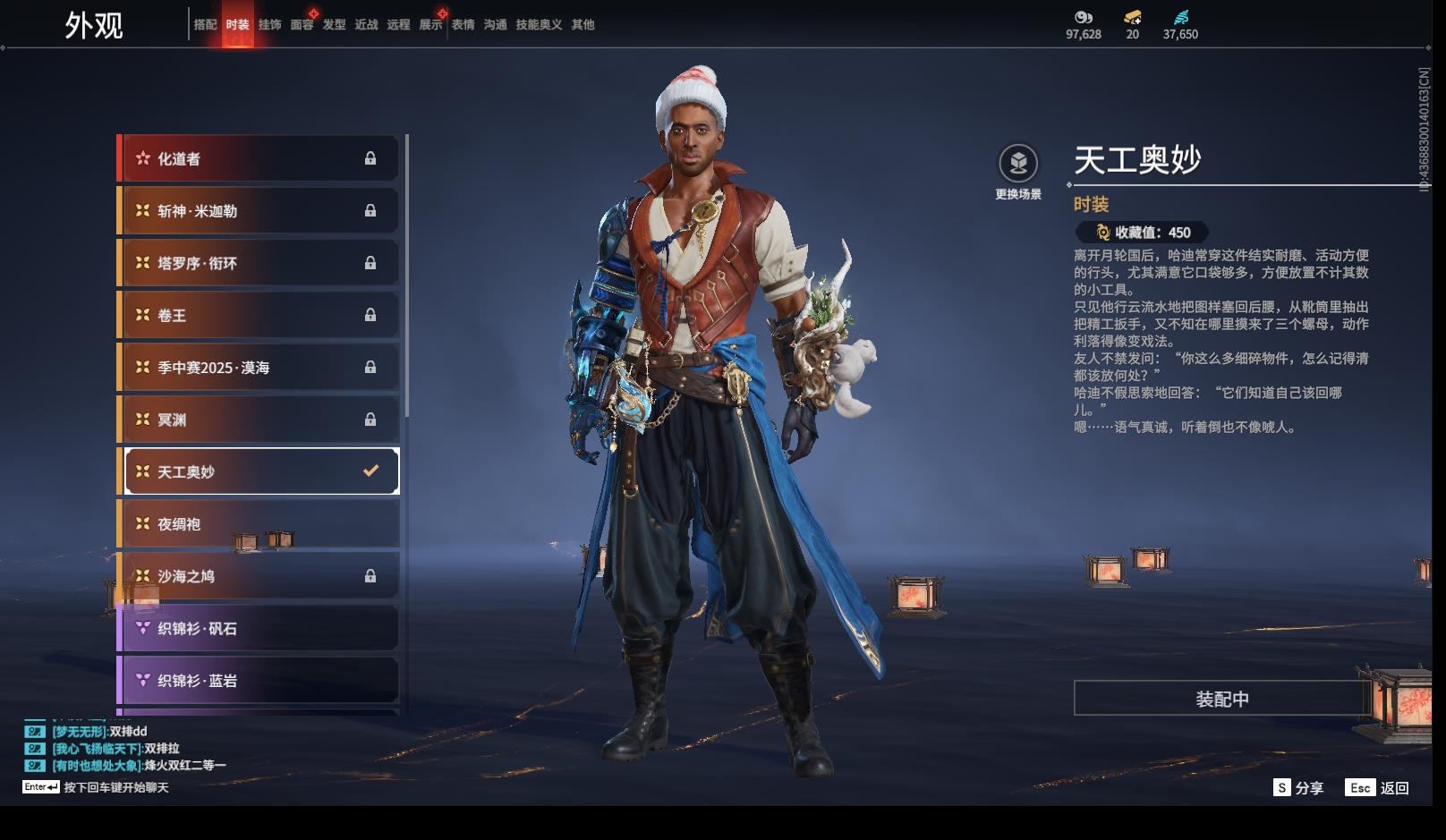1446x840 pixels.
Task: Click the 分享 share button
Action: [x=1298, y=788]
